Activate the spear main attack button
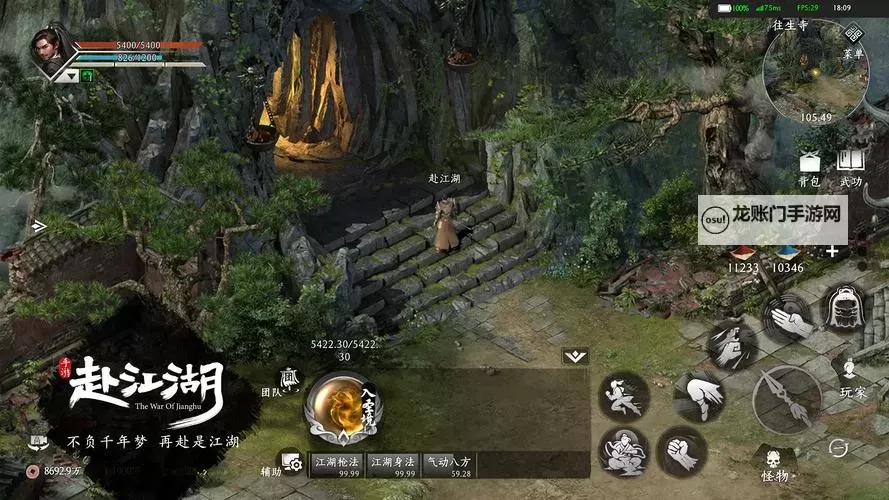The image size is (889, 500). pos(787,399)
